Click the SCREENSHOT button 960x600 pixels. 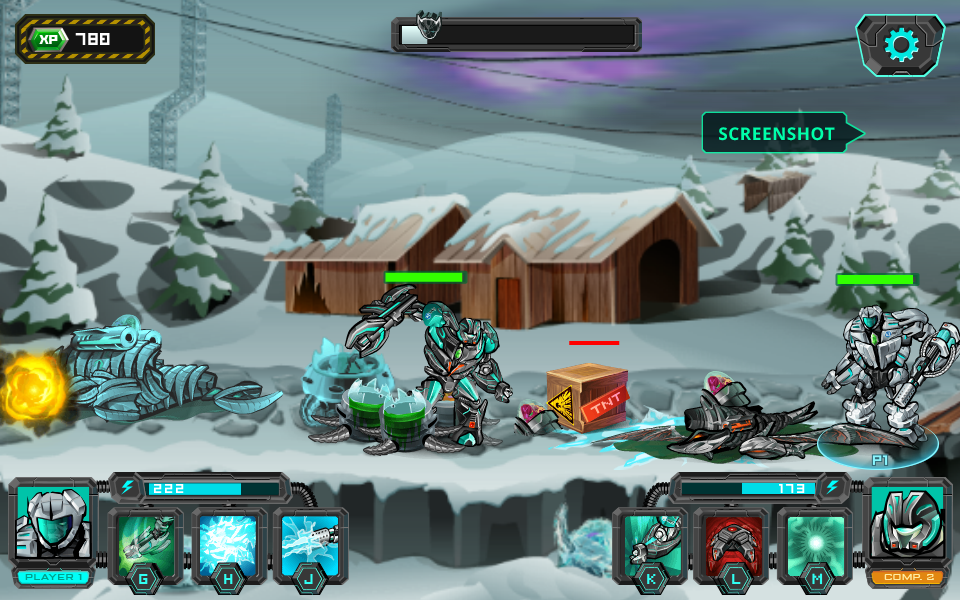(x=777, y=133)
